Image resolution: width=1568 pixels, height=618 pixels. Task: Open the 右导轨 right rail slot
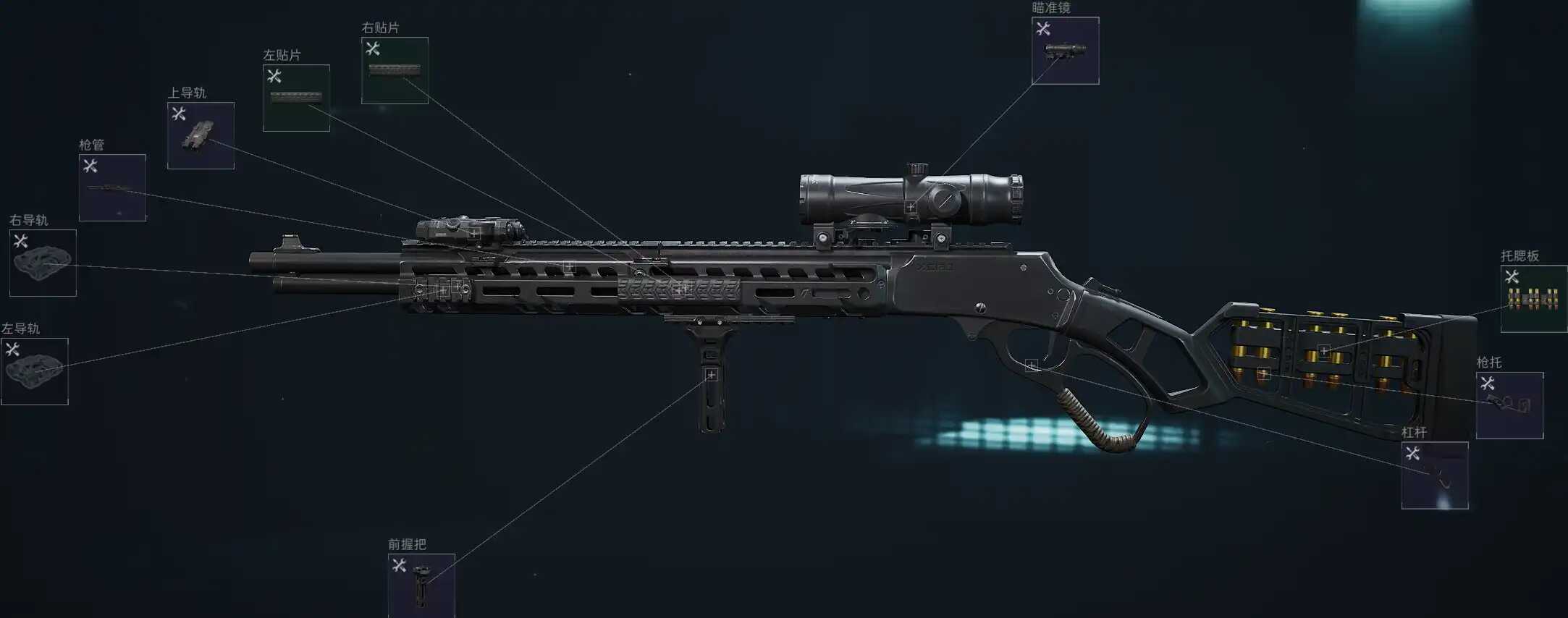[43, 263]
